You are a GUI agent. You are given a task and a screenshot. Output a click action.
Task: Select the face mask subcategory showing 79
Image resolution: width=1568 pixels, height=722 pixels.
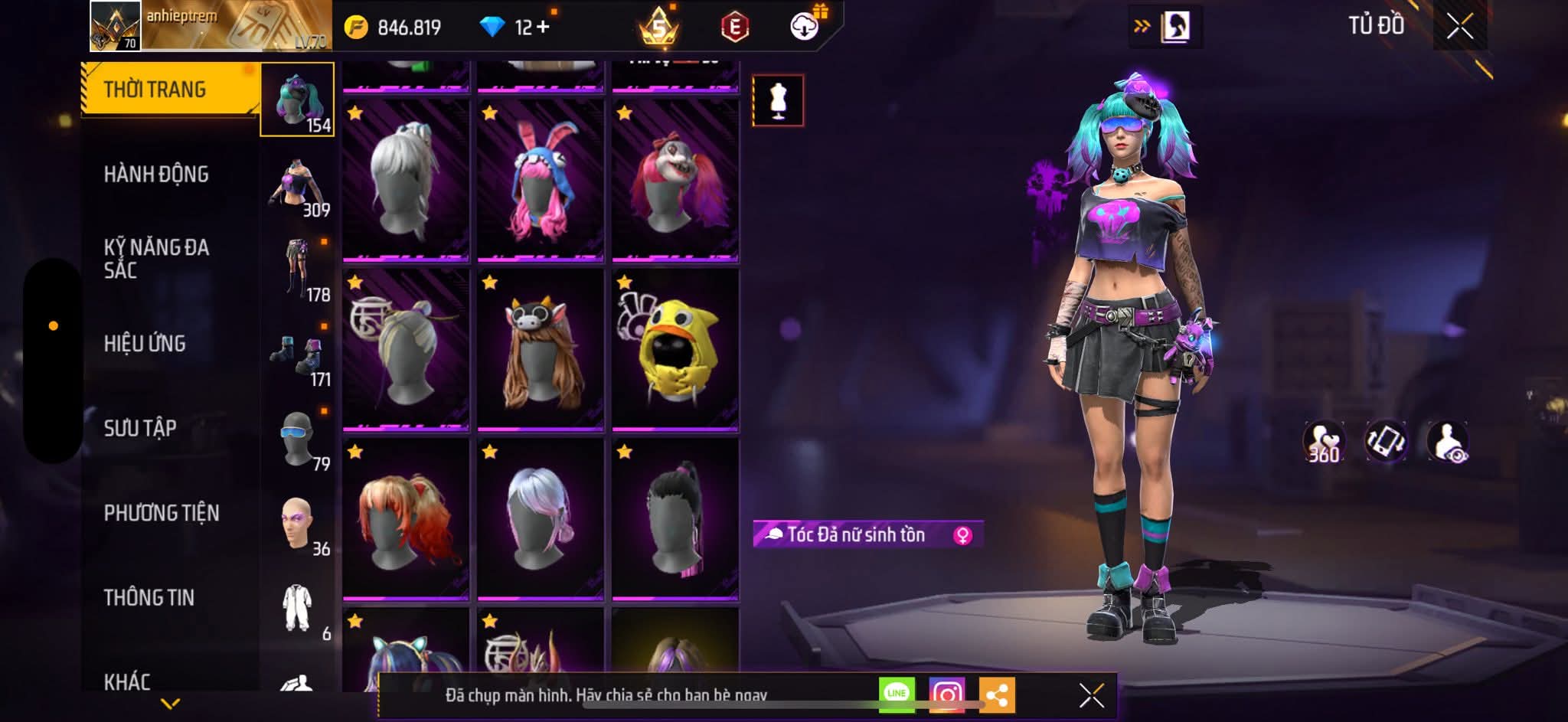point(298,442)
